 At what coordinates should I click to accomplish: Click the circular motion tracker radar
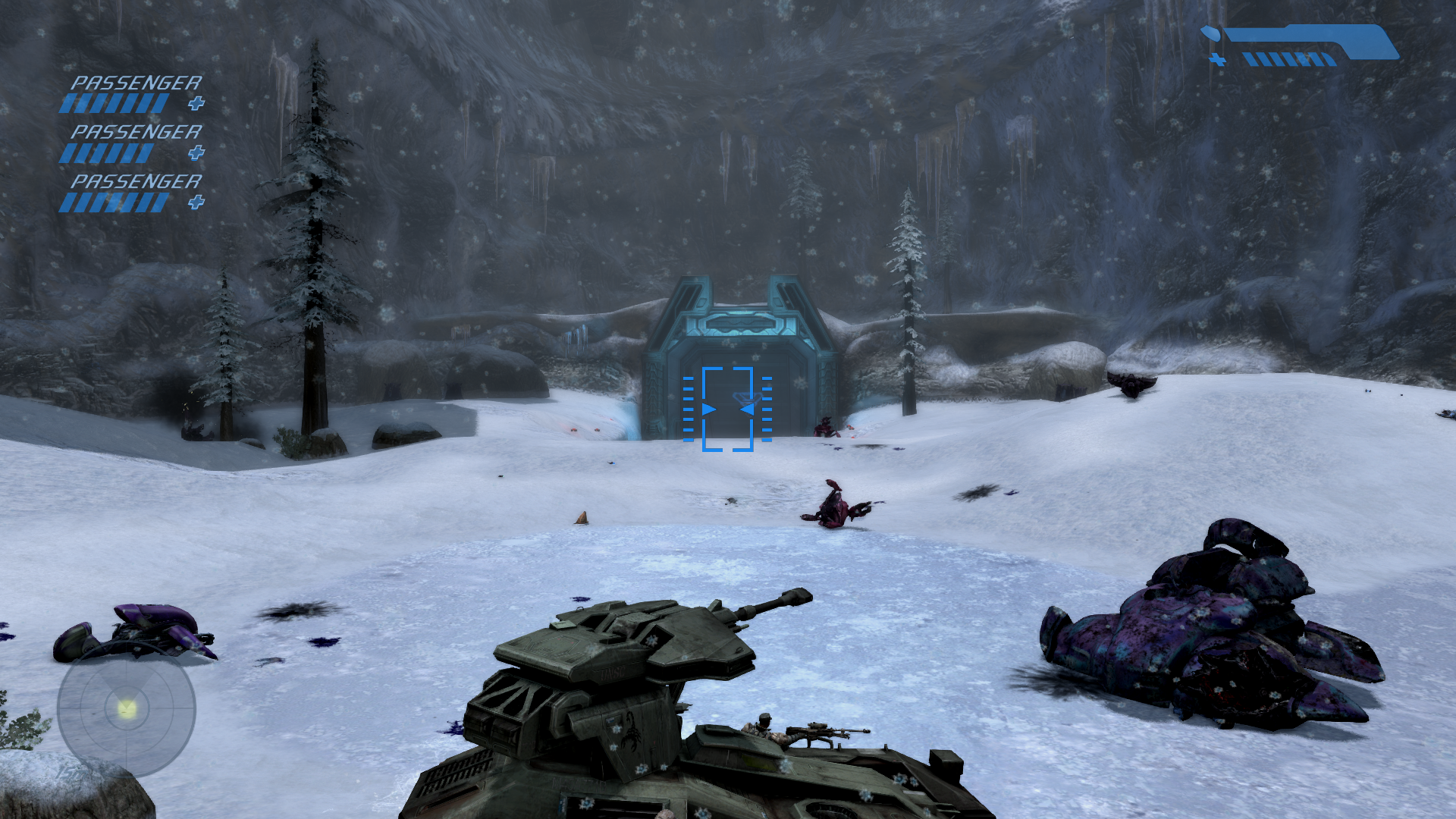point(127,710)
